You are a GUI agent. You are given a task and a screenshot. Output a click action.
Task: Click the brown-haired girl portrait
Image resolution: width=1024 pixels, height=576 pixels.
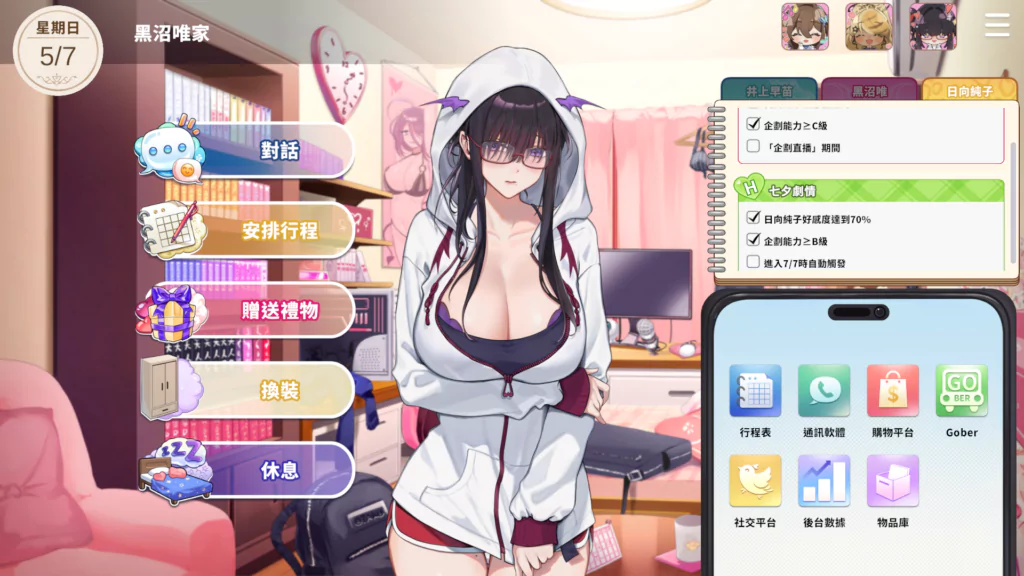[x=805, y=27]
